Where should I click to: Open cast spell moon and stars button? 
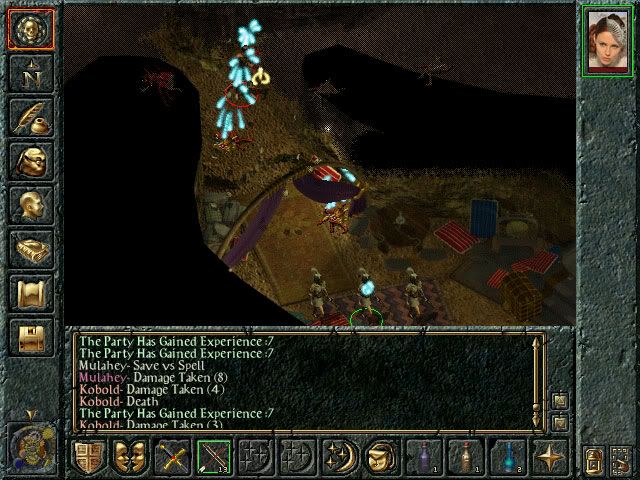point(339,457)
